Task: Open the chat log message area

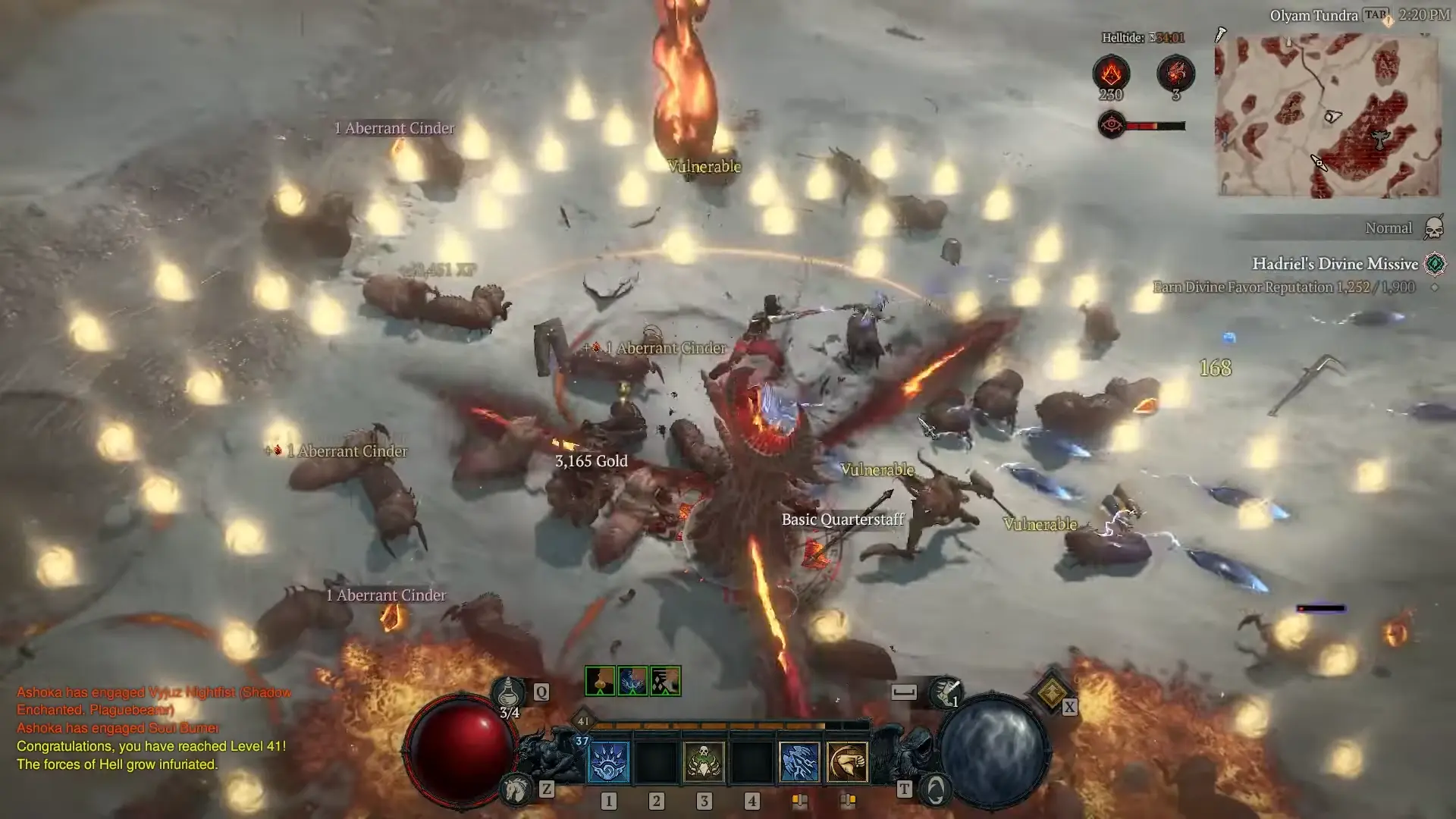Action: [152, 728]
